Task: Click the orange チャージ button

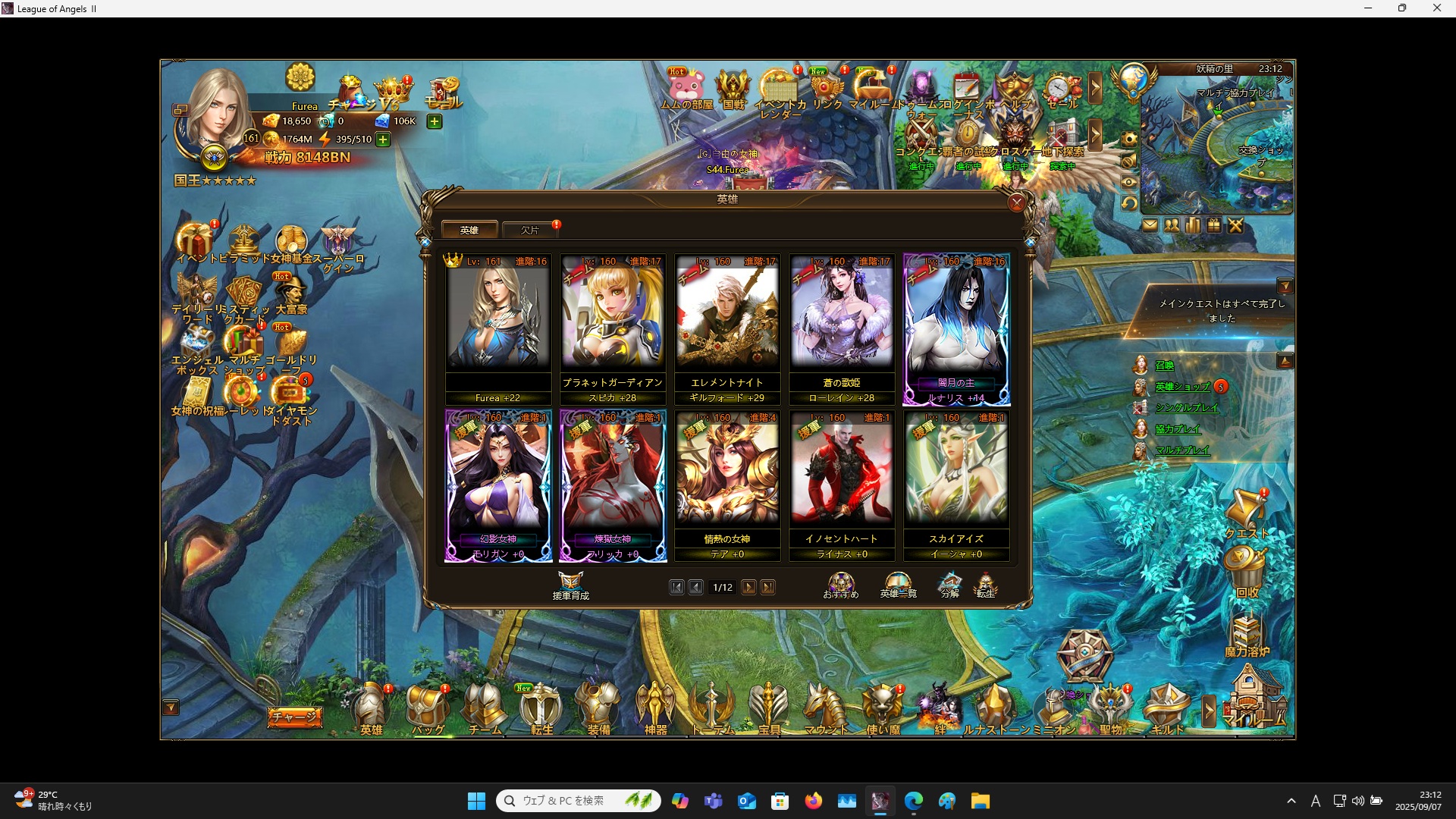Action: point(294,717)
